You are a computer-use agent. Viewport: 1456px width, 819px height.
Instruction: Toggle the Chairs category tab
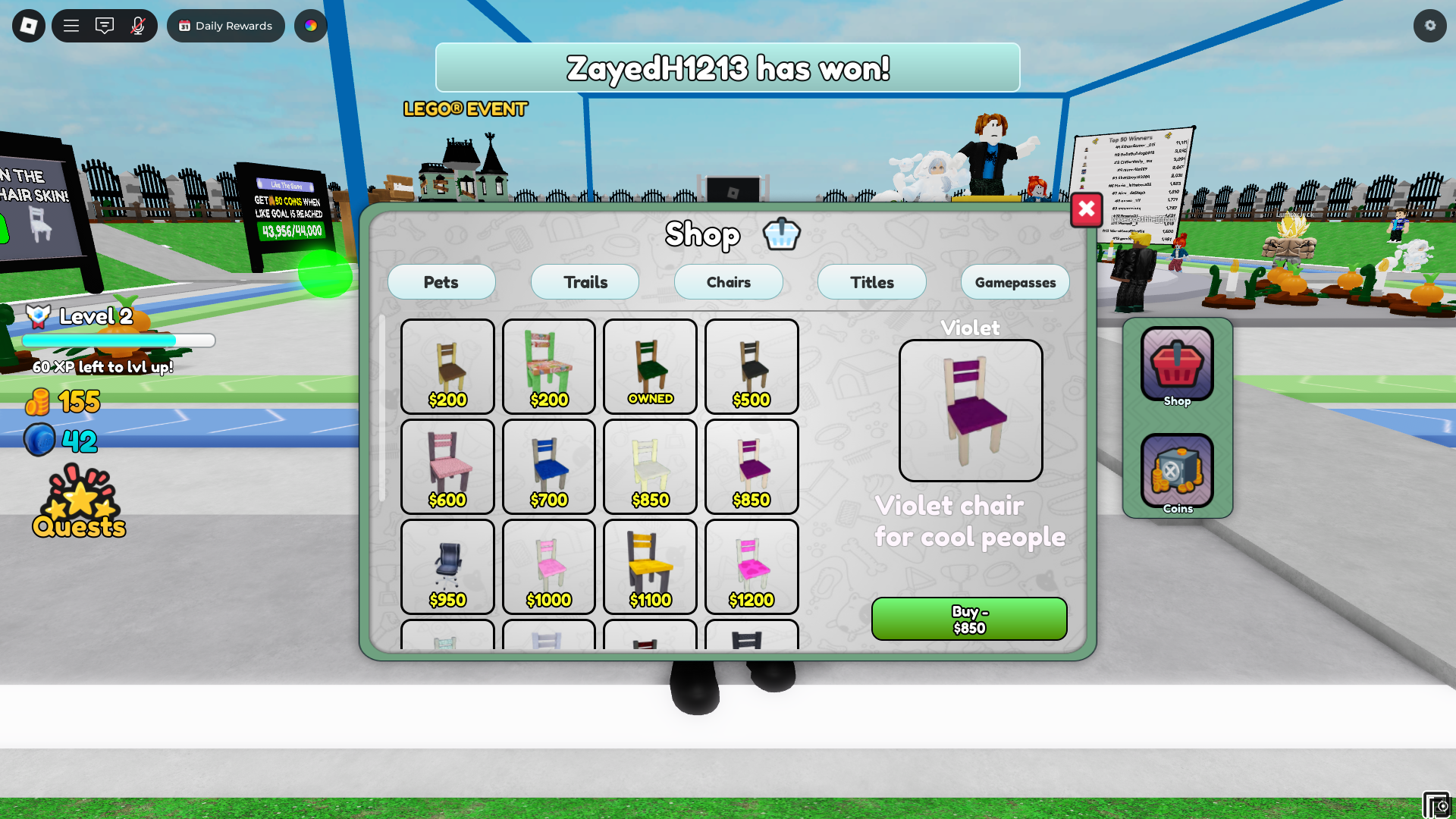coord(728,281)
